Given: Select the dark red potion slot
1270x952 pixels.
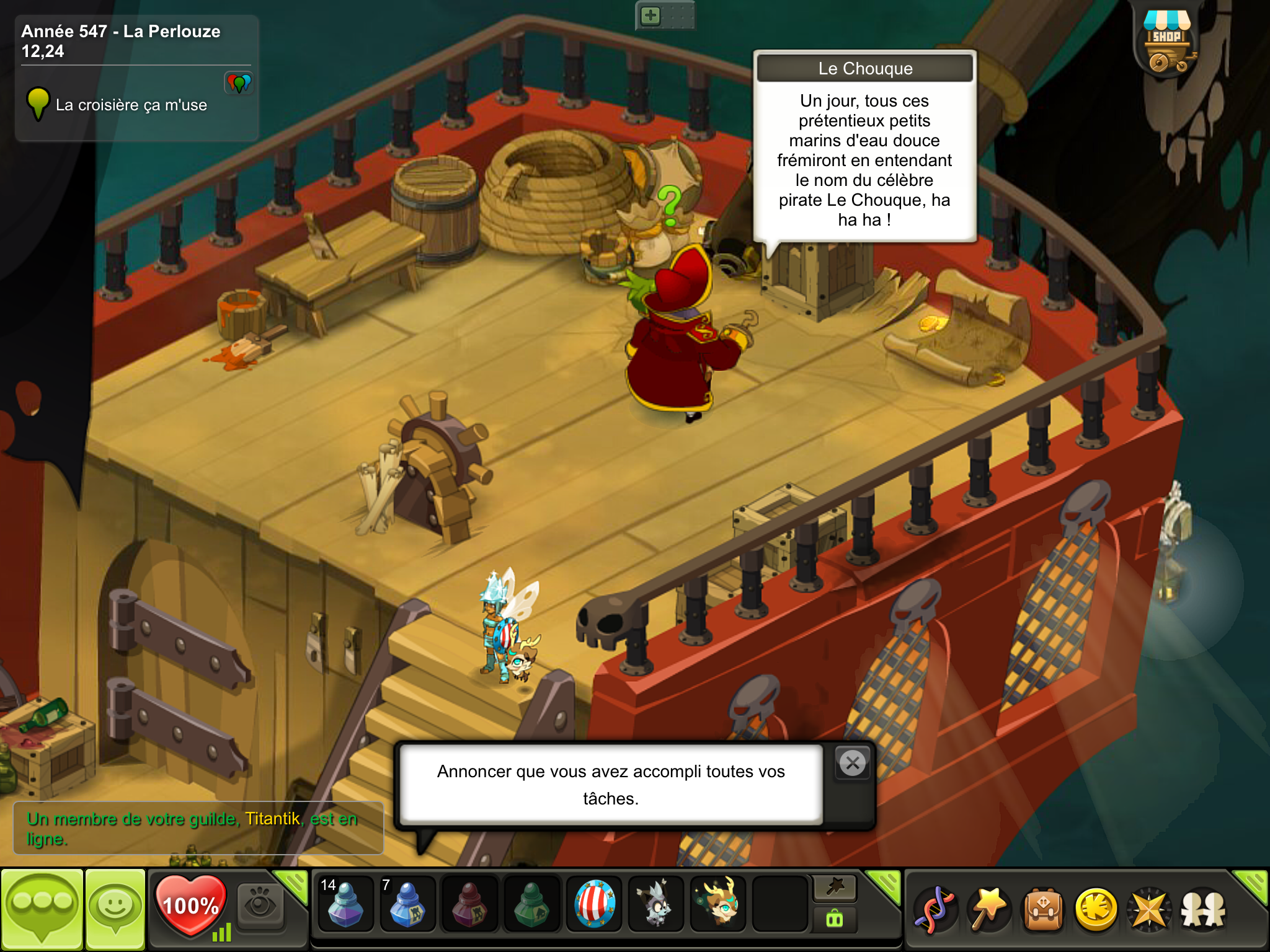Looking at the screenshot, I should (x=469, y=905).
